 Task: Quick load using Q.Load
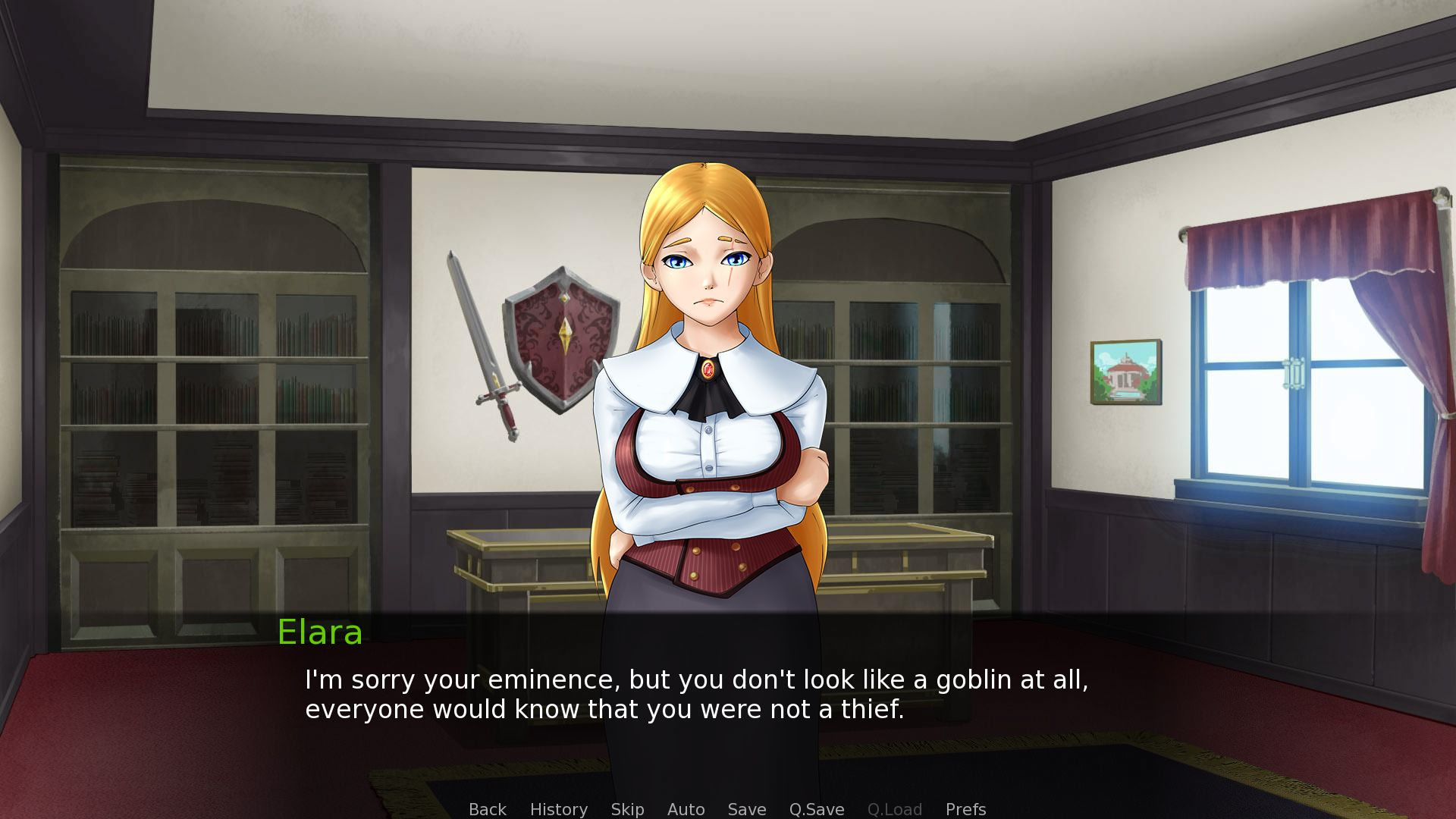click(895, 809)
